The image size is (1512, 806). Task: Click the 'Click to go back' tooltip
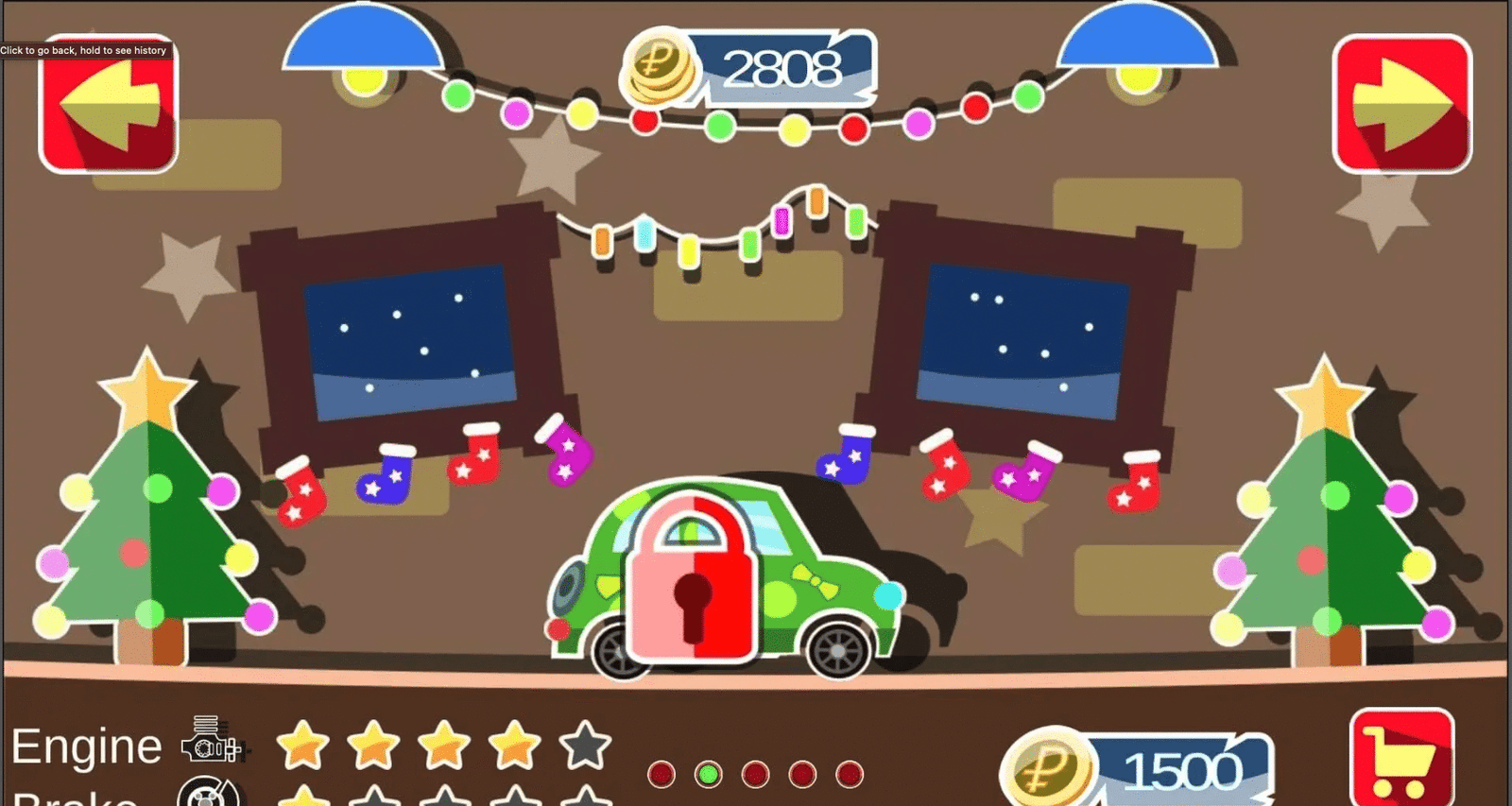(83, 49)
